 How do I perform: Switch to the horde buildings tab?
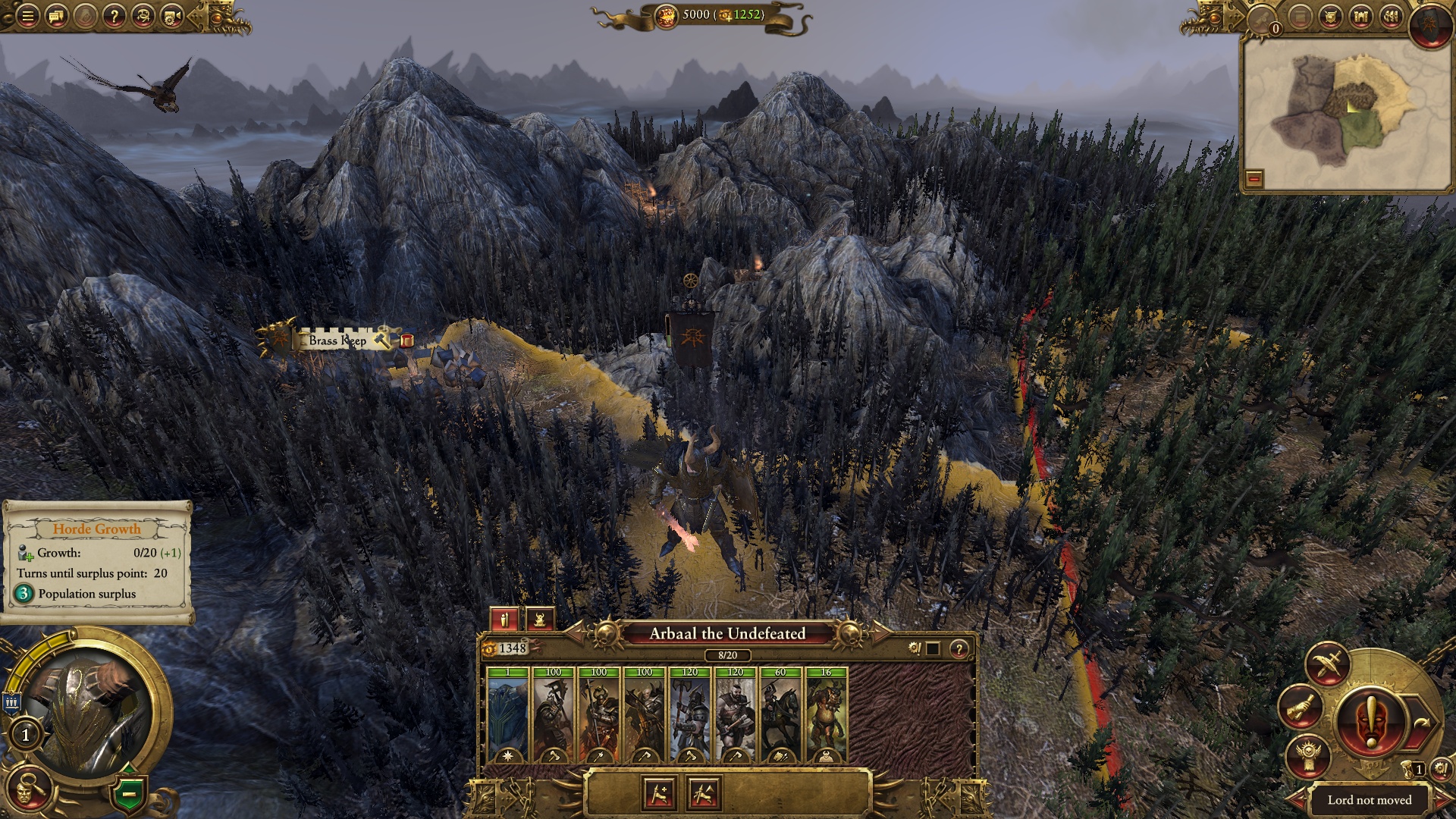(539, 620)
